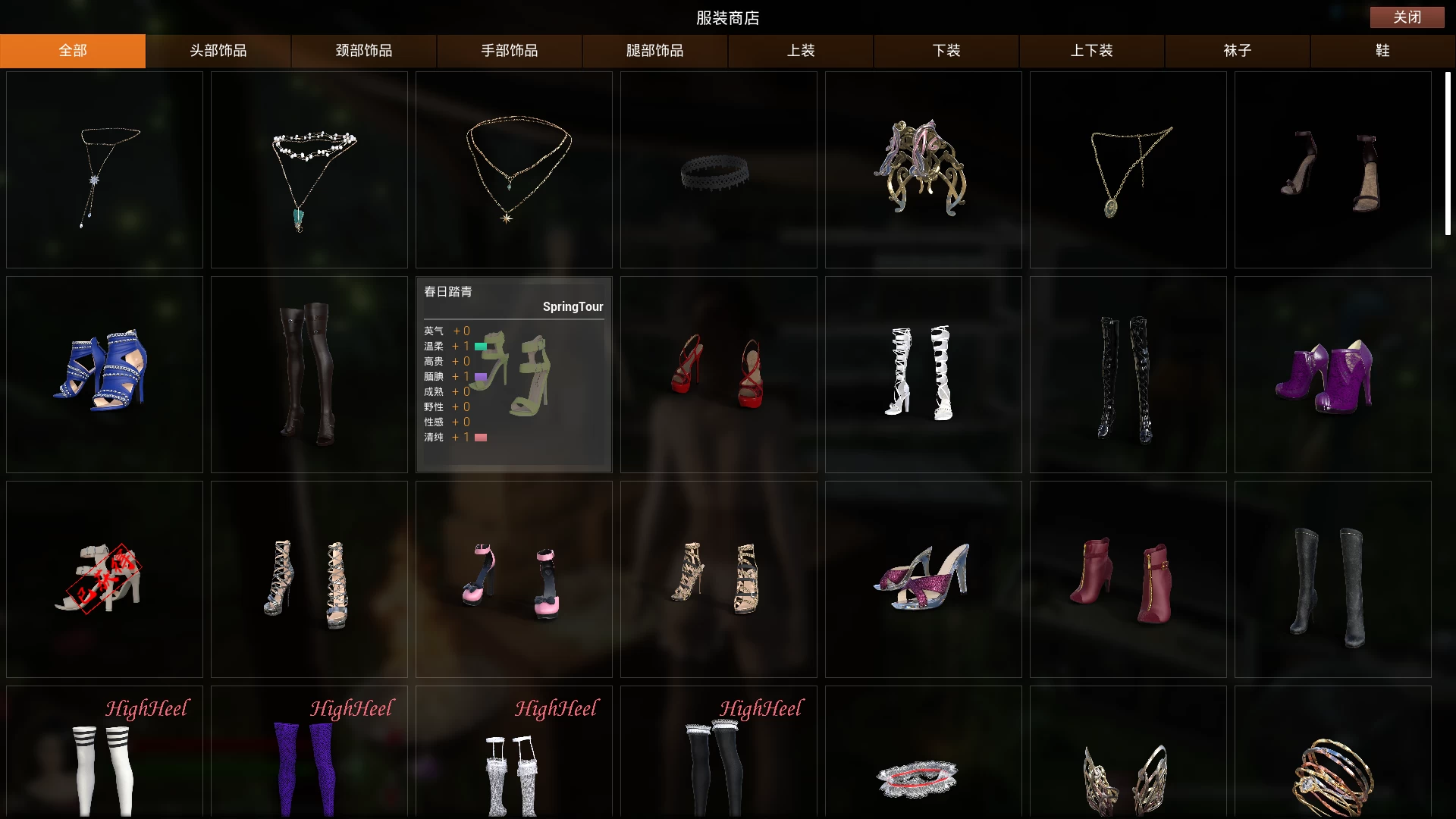Switch to the 头部饰品 tab
This screenshot has width=1456, height=819.
click(x=218, y=51)
